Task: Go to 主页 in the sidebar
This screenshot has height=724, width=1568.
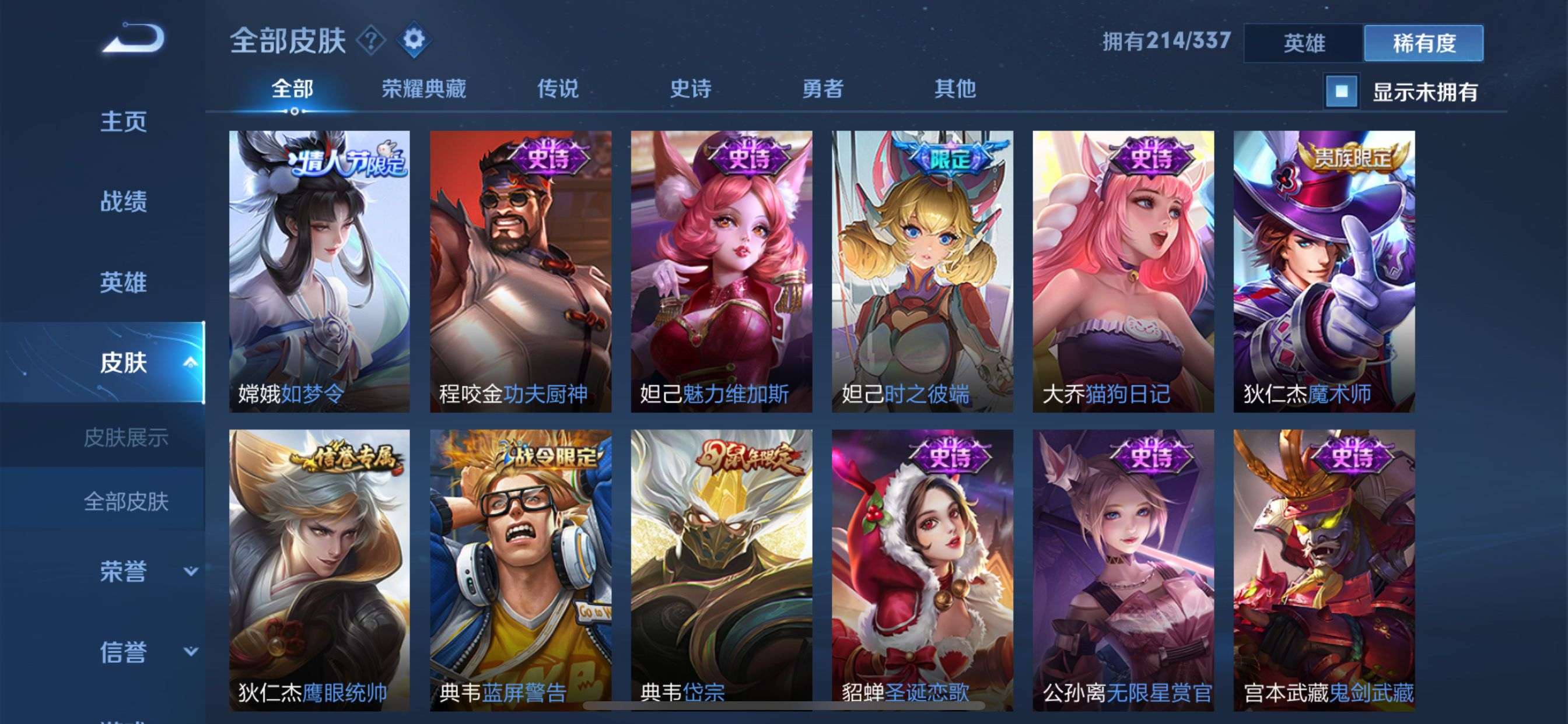Action: point(124,122)
